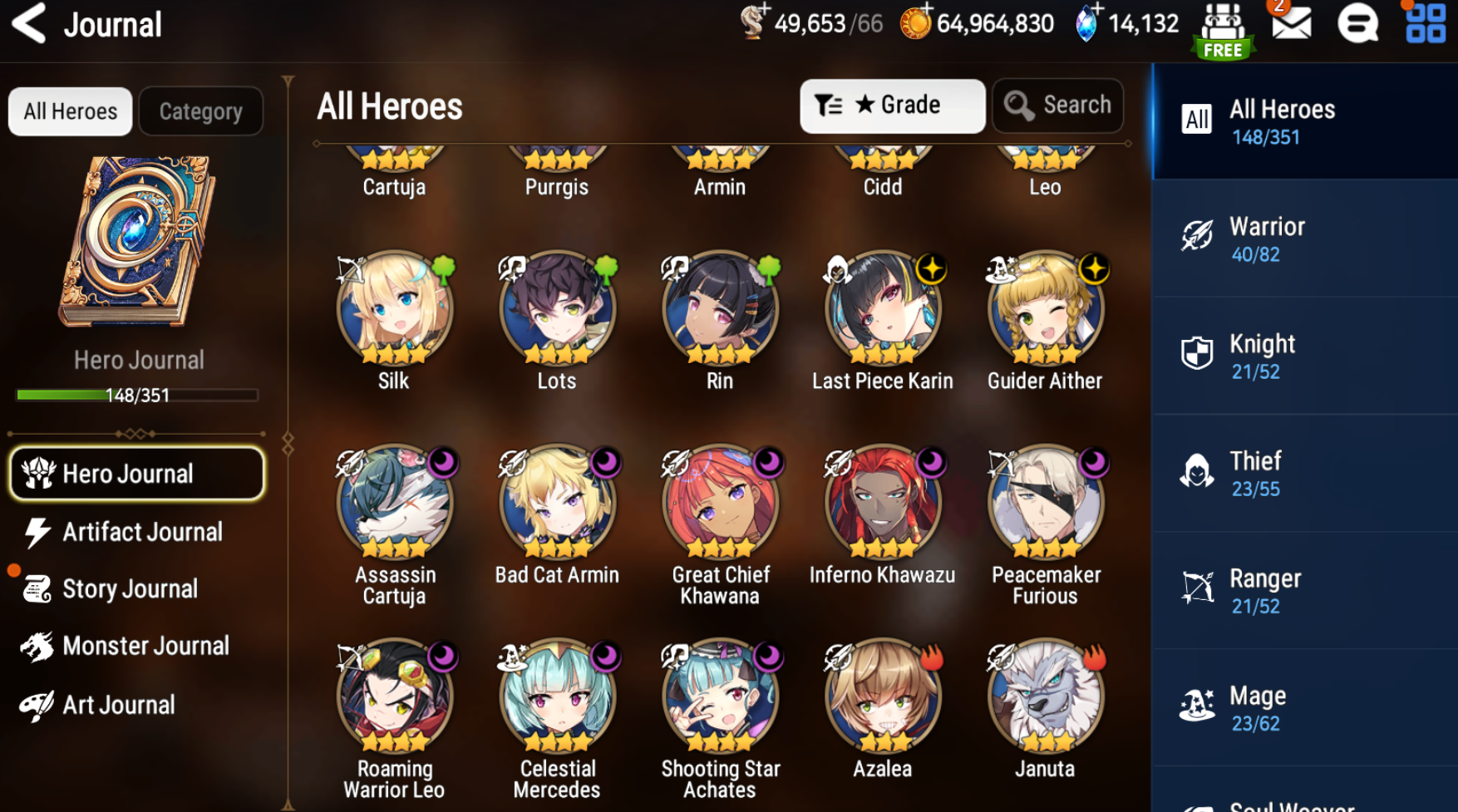Open the blue grid main menu

1425,23
